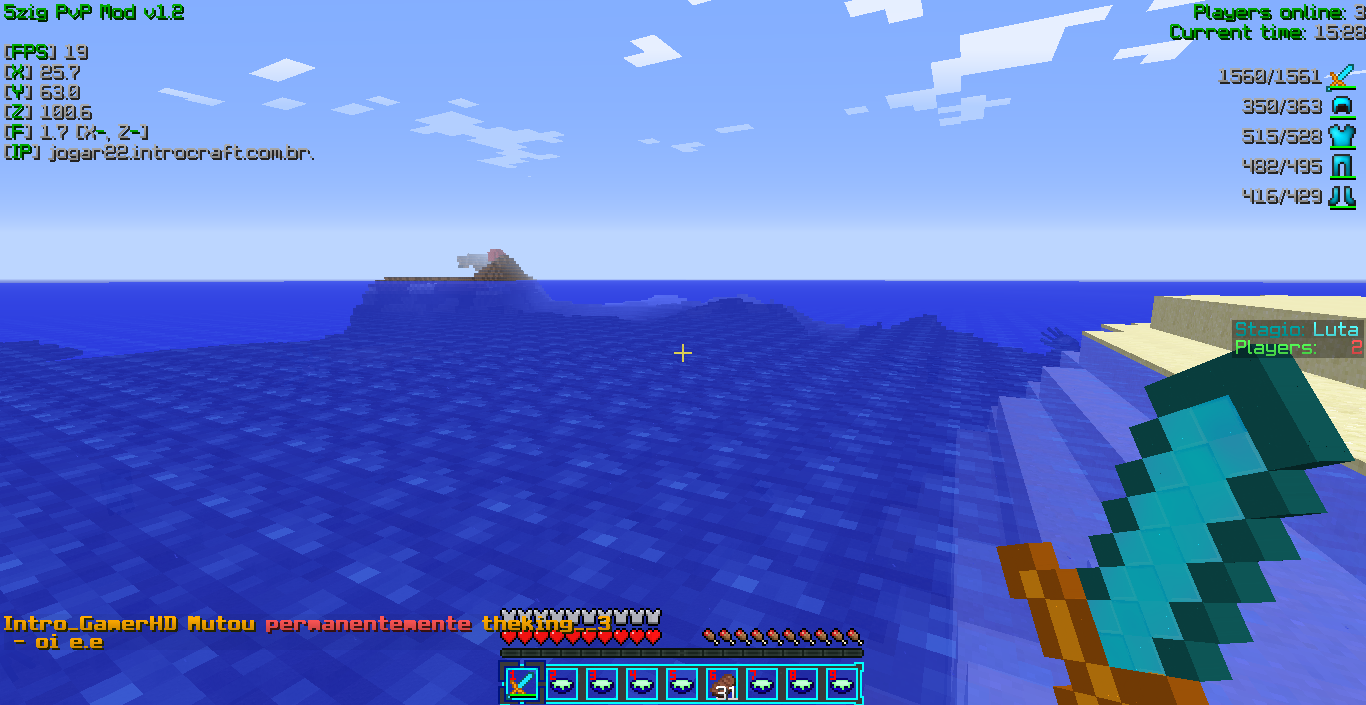
Task: Pick the soup bowl in slot 4
Action: click(642, 684)
